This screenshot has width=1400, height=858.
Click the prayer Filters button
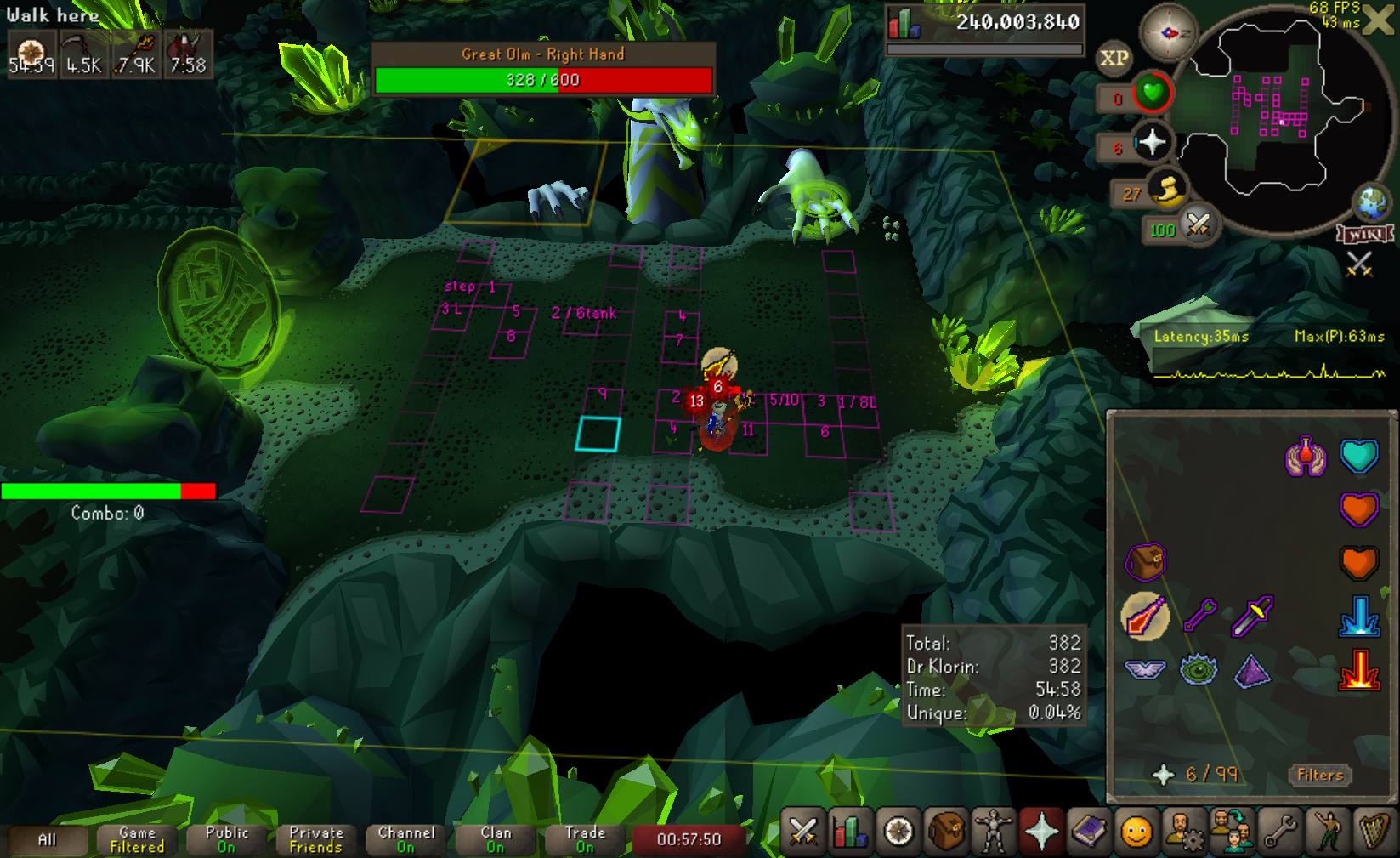(1319, 775)
